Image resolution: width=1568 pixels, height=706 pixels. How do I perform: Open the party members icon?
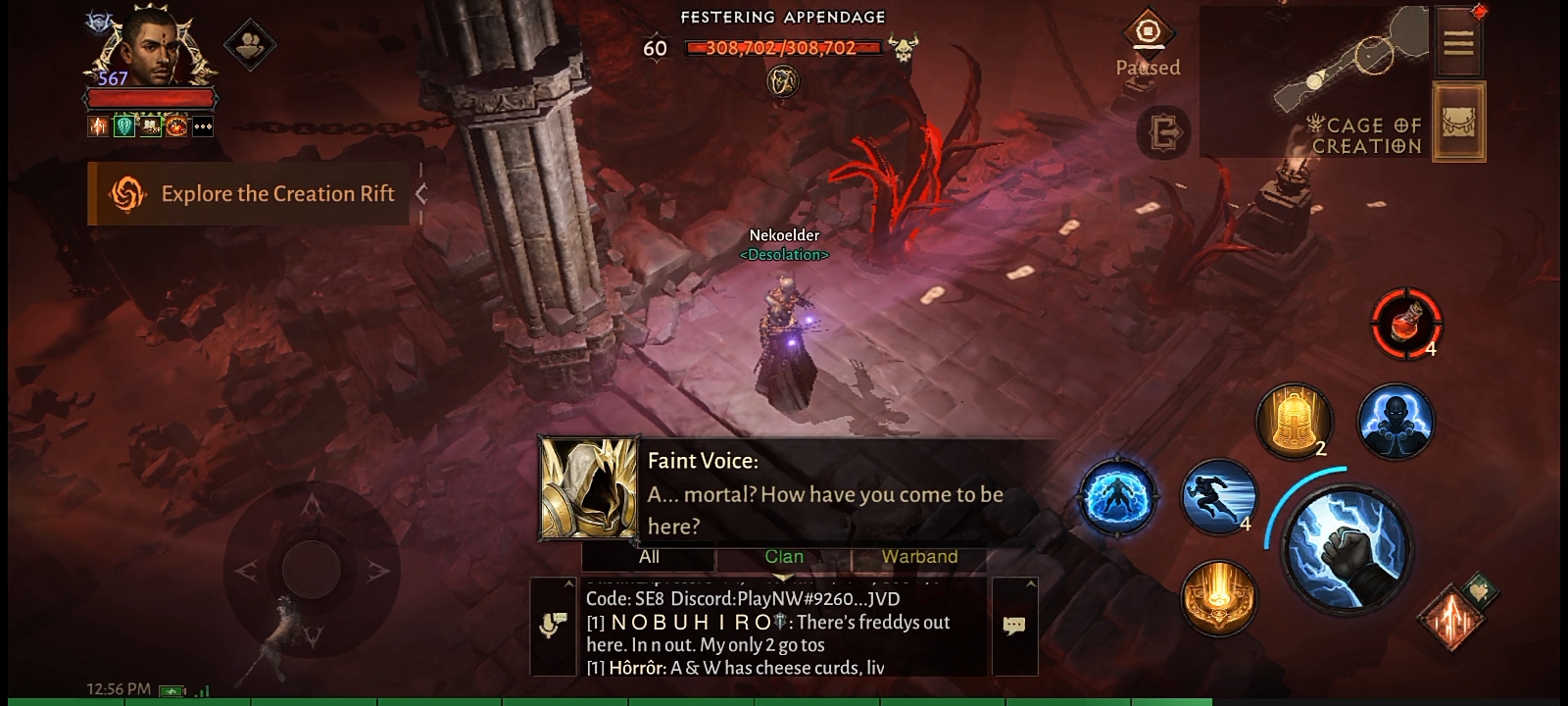[x=250, y=44]
